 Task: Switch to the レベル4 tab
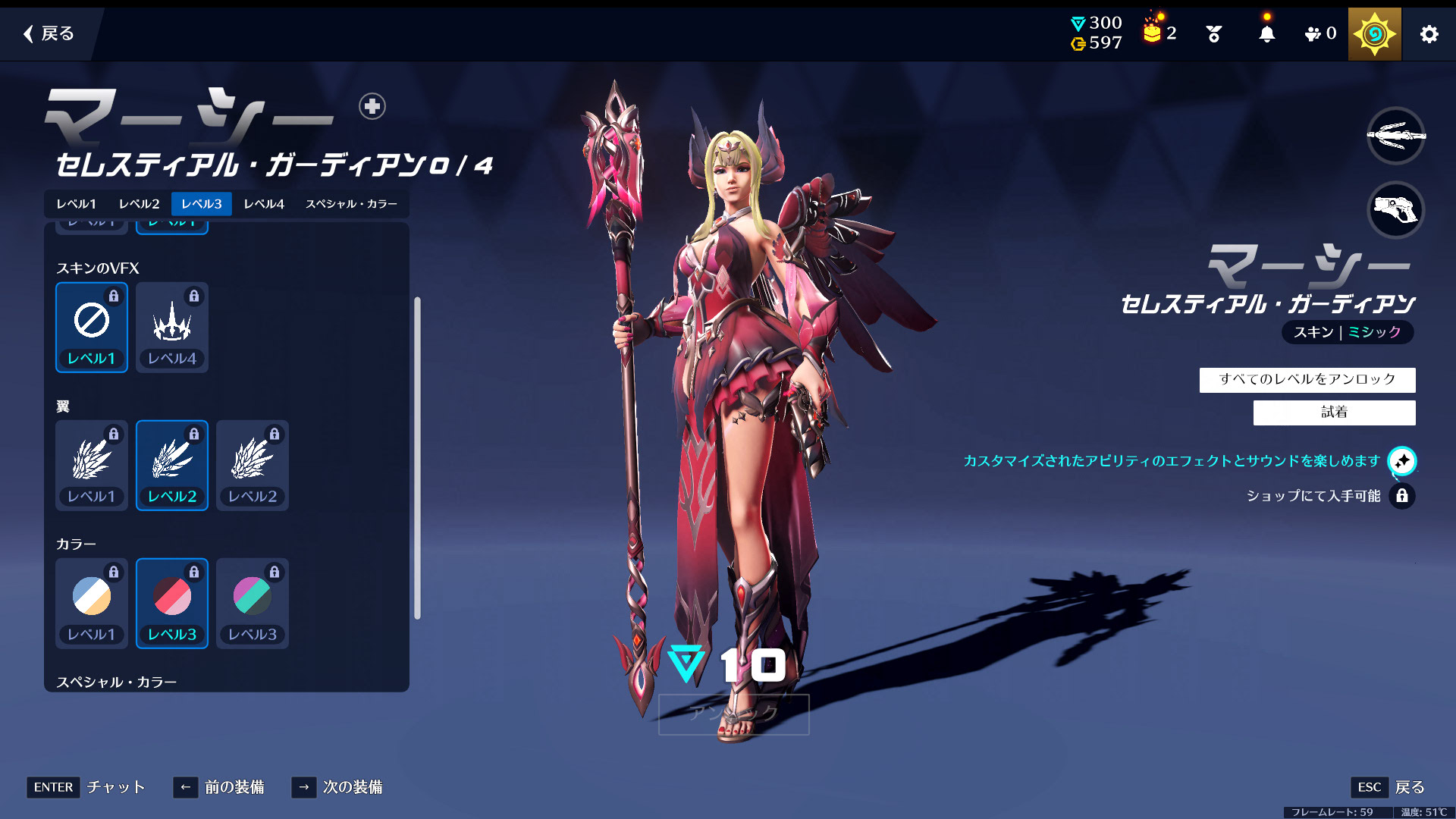click(x=264, y=204)
